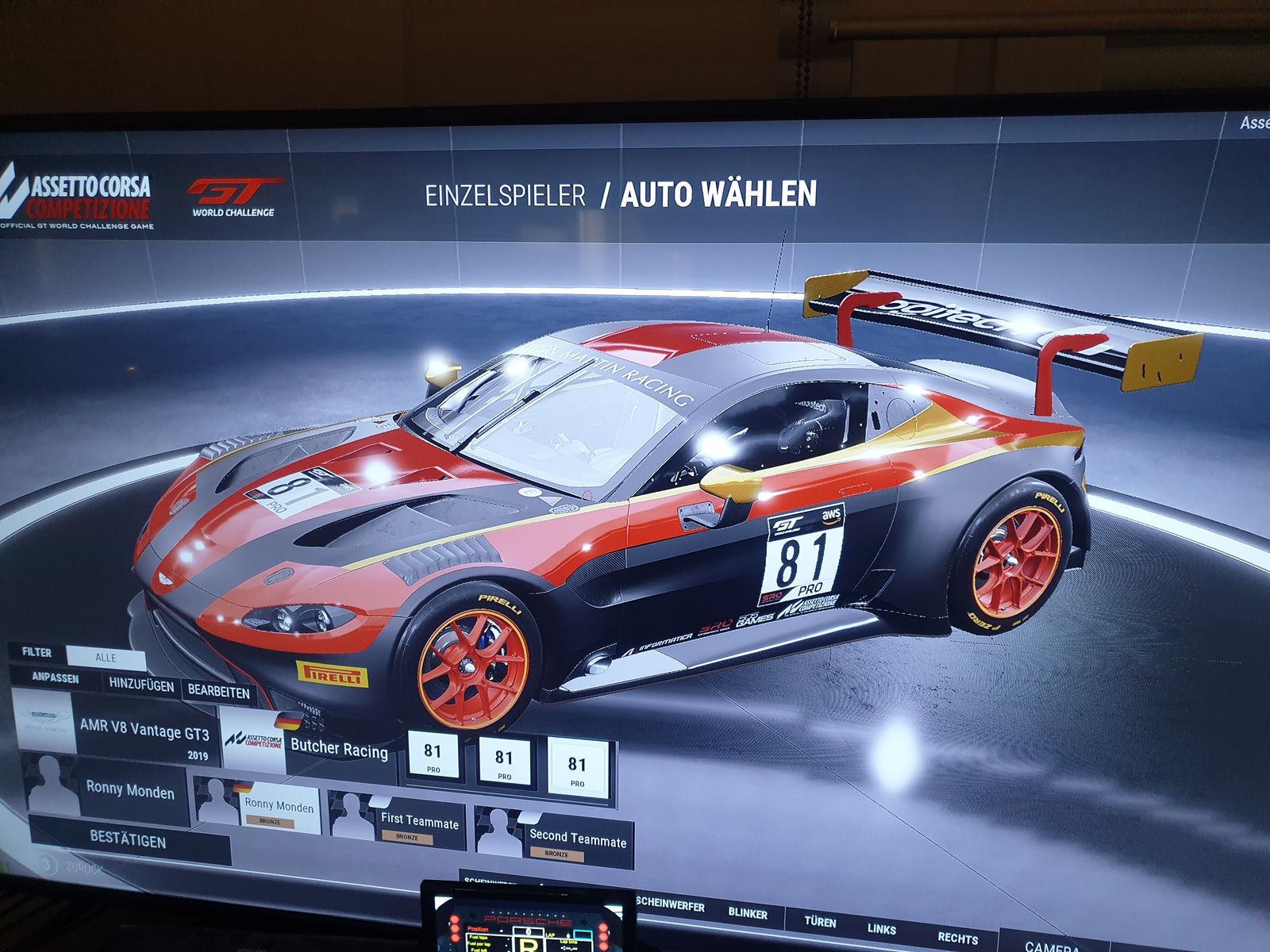Open the Anpassen customization option
Viewport: 1270px width, 952px height.
56,678
